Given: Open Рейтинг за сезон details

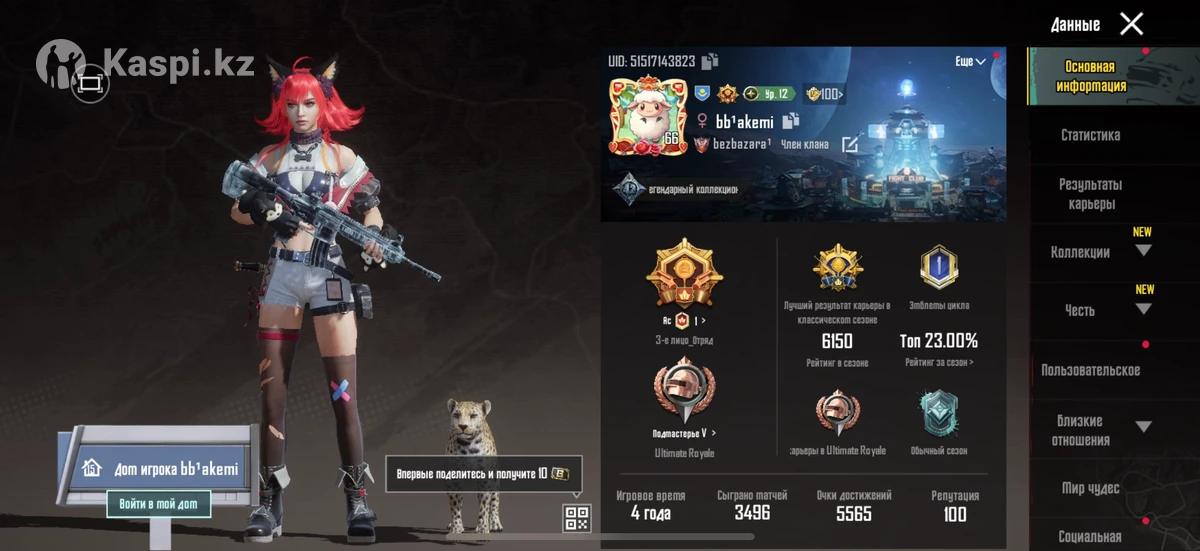Looking at the screenshot, I should [939, 362].
